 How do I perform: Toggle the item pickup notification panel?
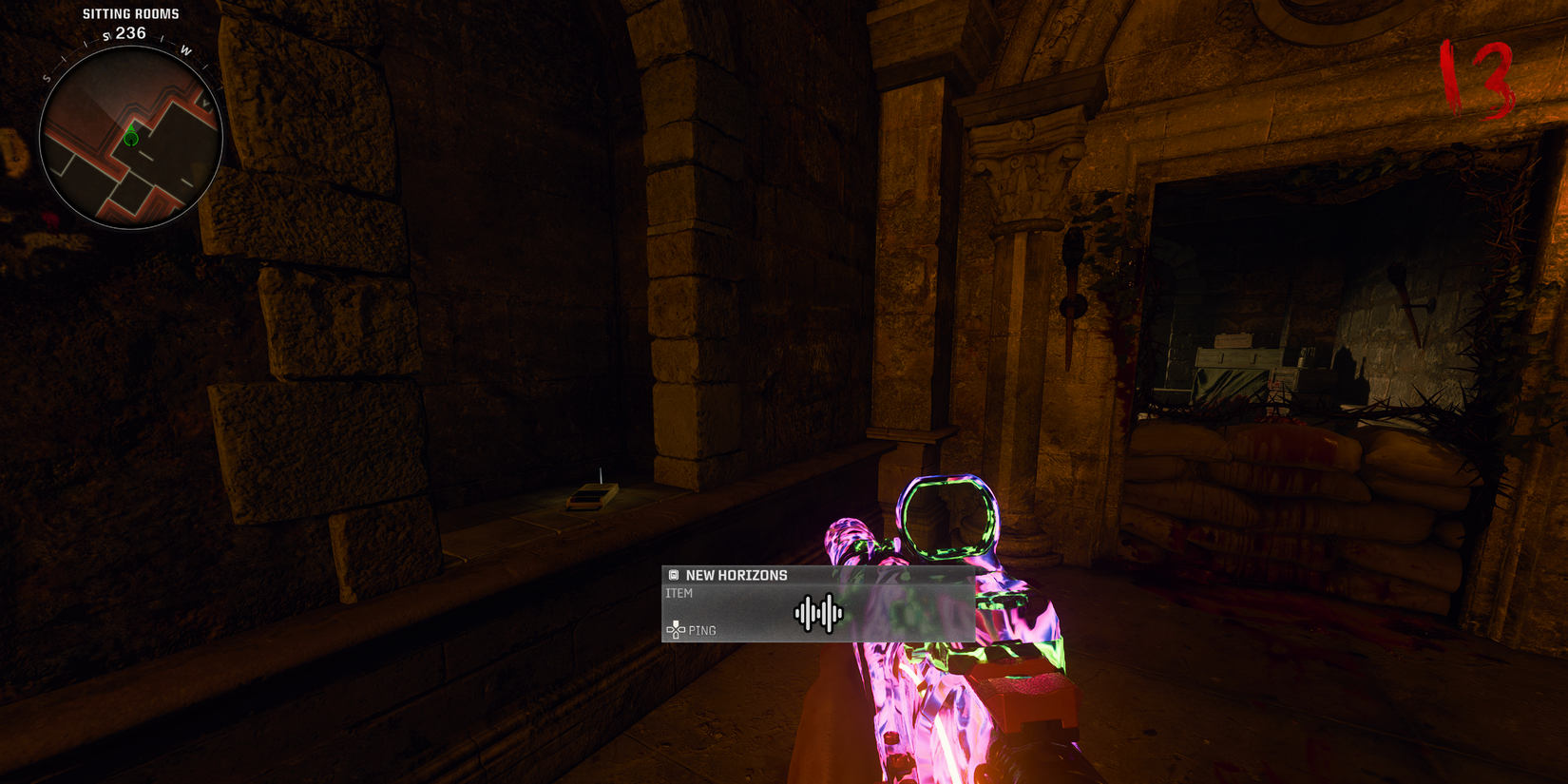tap(817, 605)
